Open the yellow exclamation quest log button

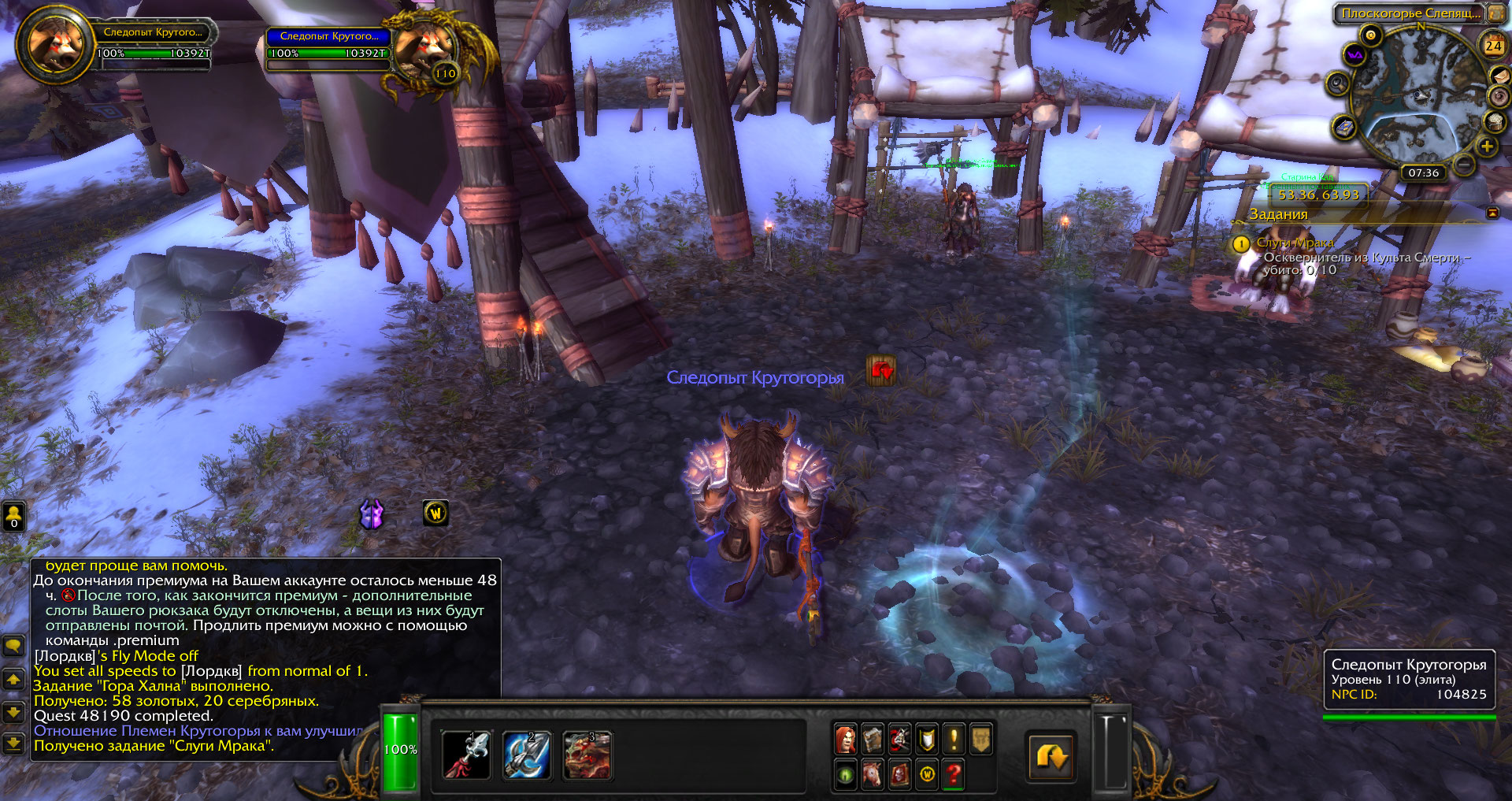pos(954,740)
